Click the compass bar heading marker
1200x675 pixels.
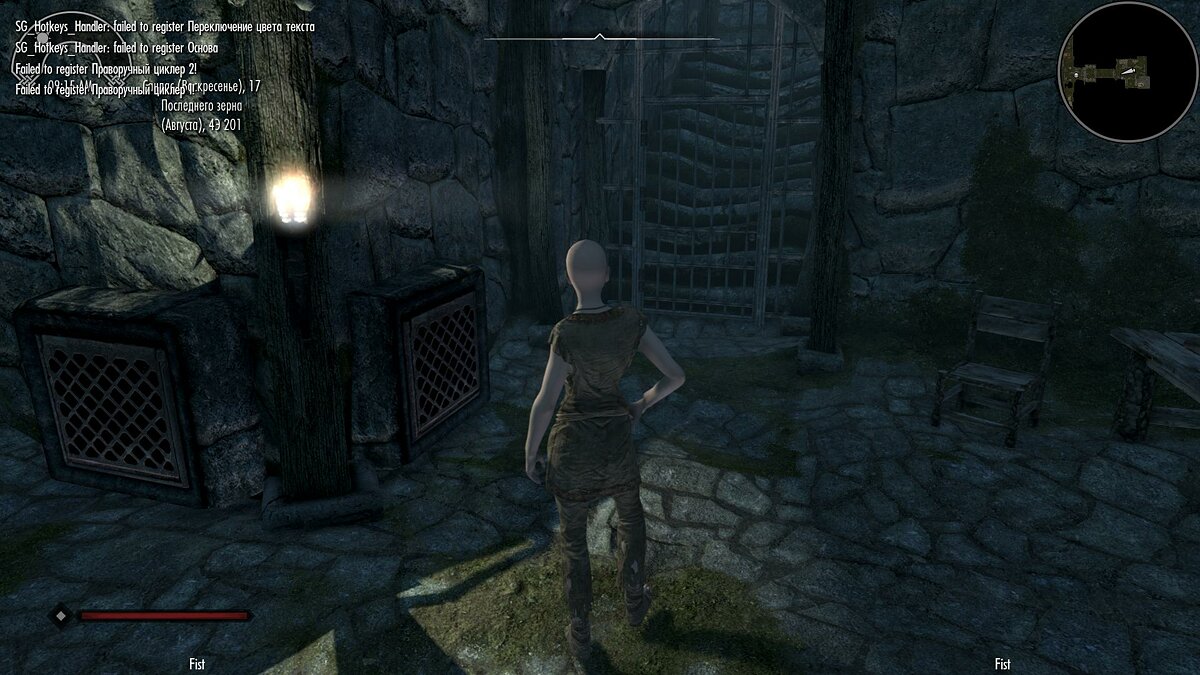(x=599, y=38)
